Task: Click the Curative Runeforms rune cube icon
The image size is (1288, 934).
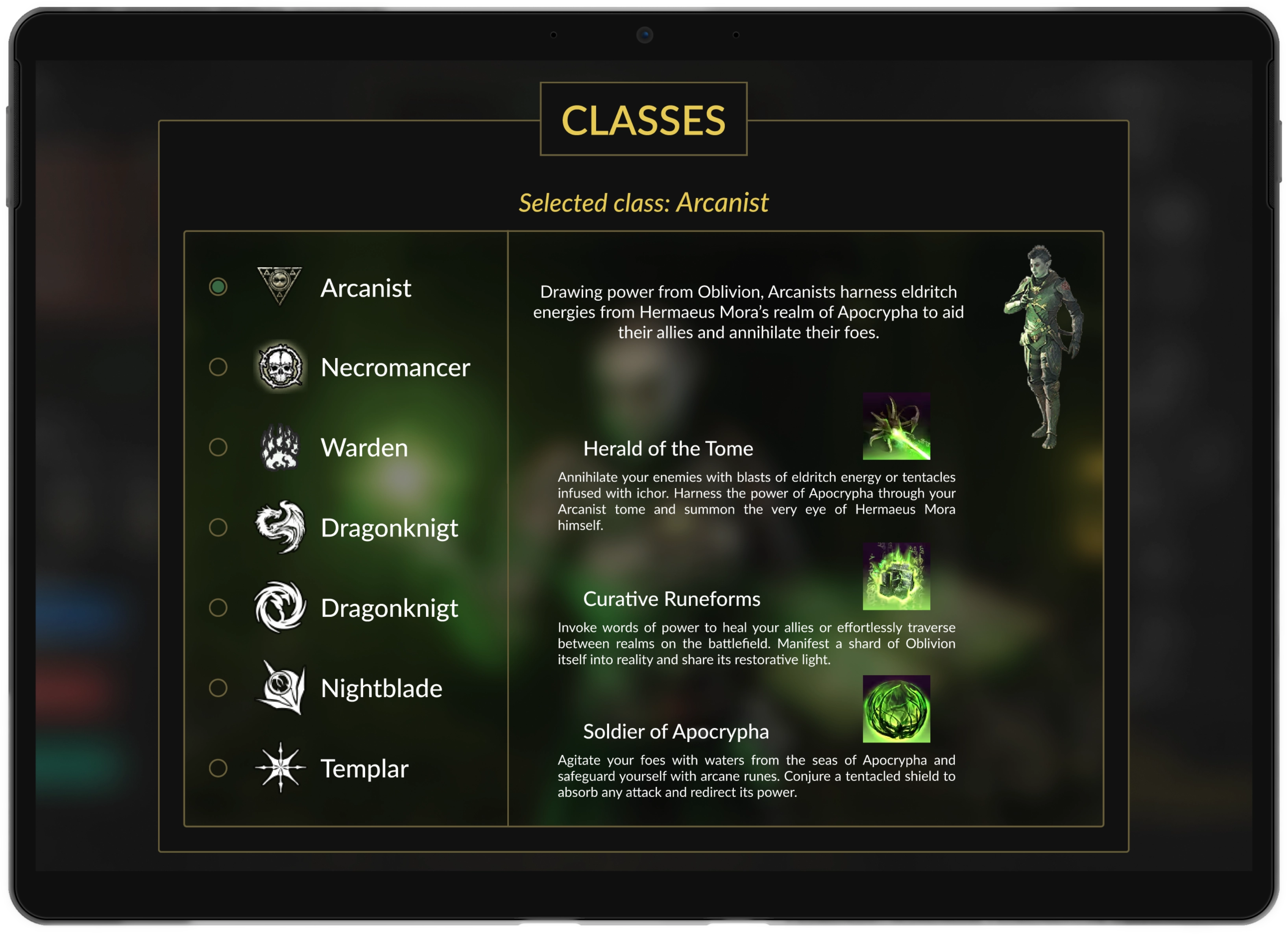Action: [x=896, y=578]
